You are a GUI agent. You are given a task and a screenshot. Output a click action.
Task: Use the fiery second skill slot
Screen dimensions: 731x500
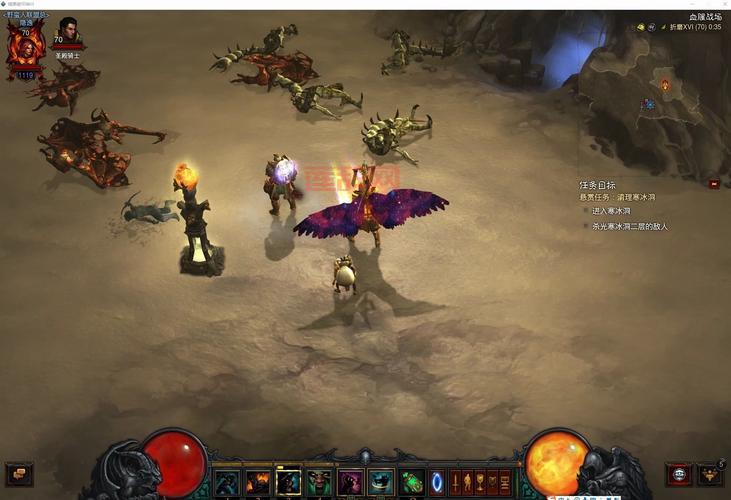point(258,482)
